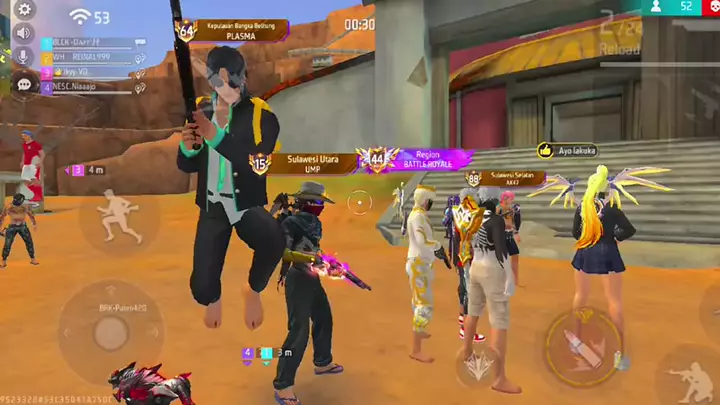Toggle the speaker sound button
The image size is (720, 405).
24,33
